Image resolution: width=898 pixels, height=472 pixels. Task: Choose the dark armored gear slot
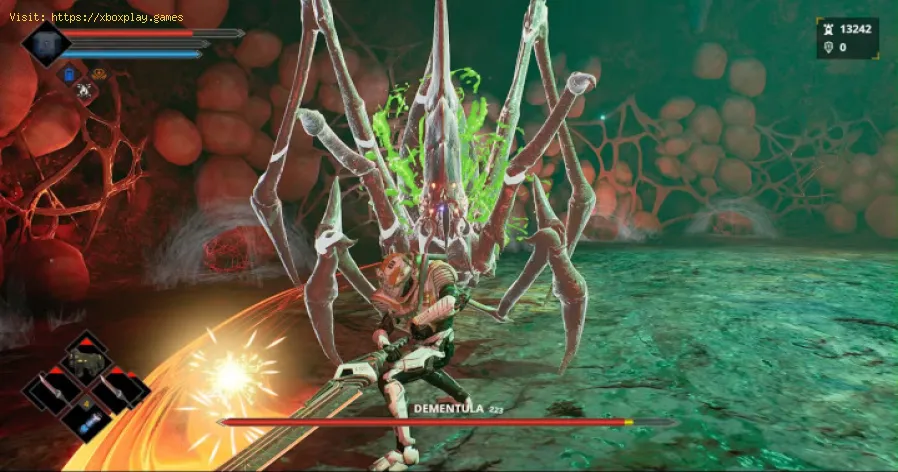pos(87,359)
